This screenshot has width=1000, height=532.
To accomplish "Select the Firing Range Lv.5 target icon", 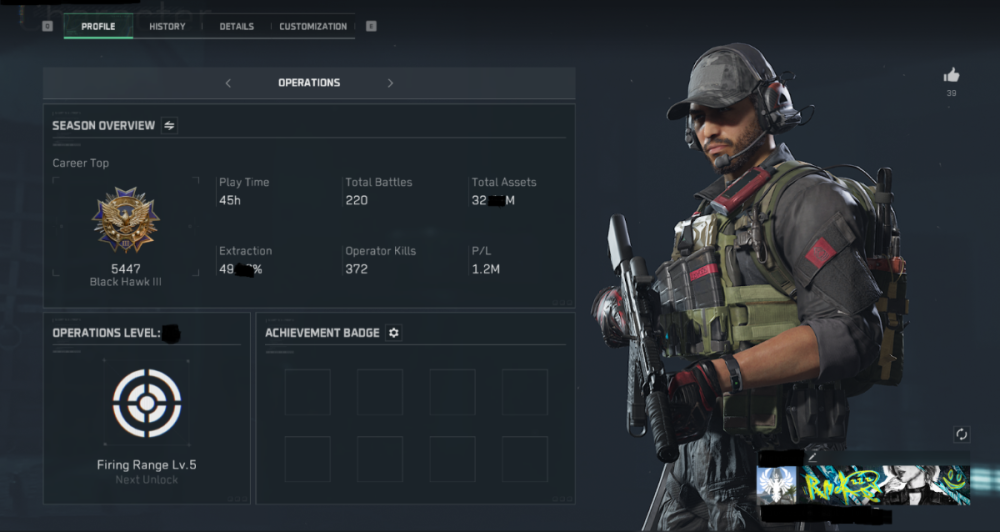I will tap(147, 403).
